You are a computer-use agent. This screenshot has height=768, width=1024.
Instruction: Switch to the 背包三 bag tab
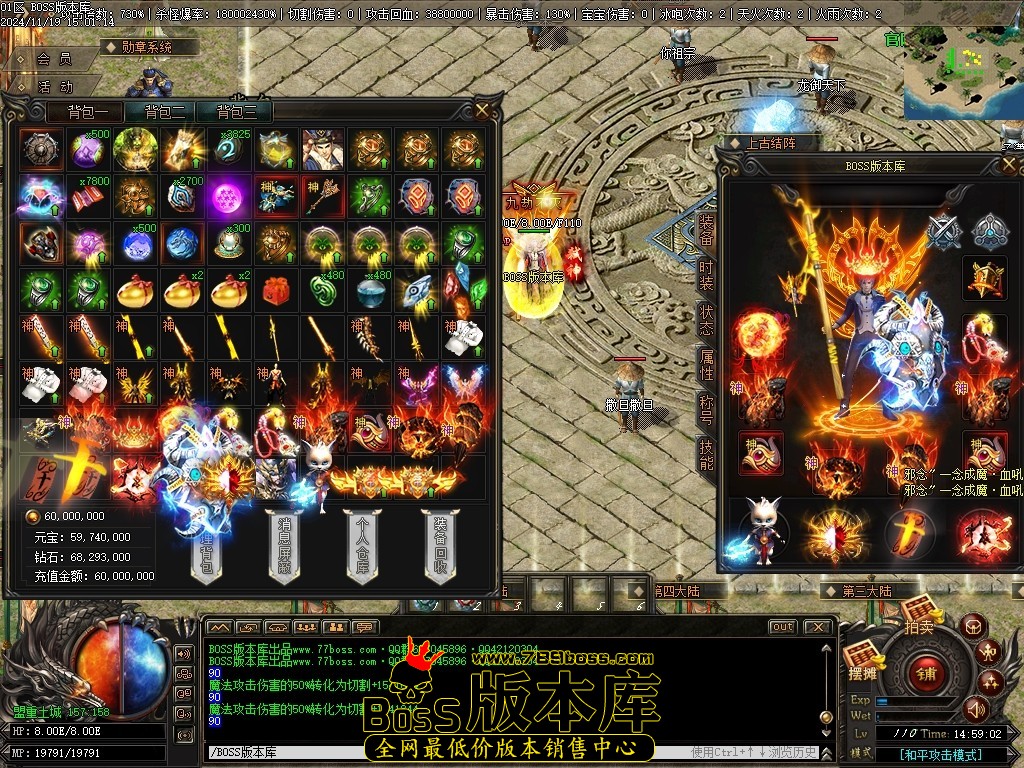click(x=237, y=112)
